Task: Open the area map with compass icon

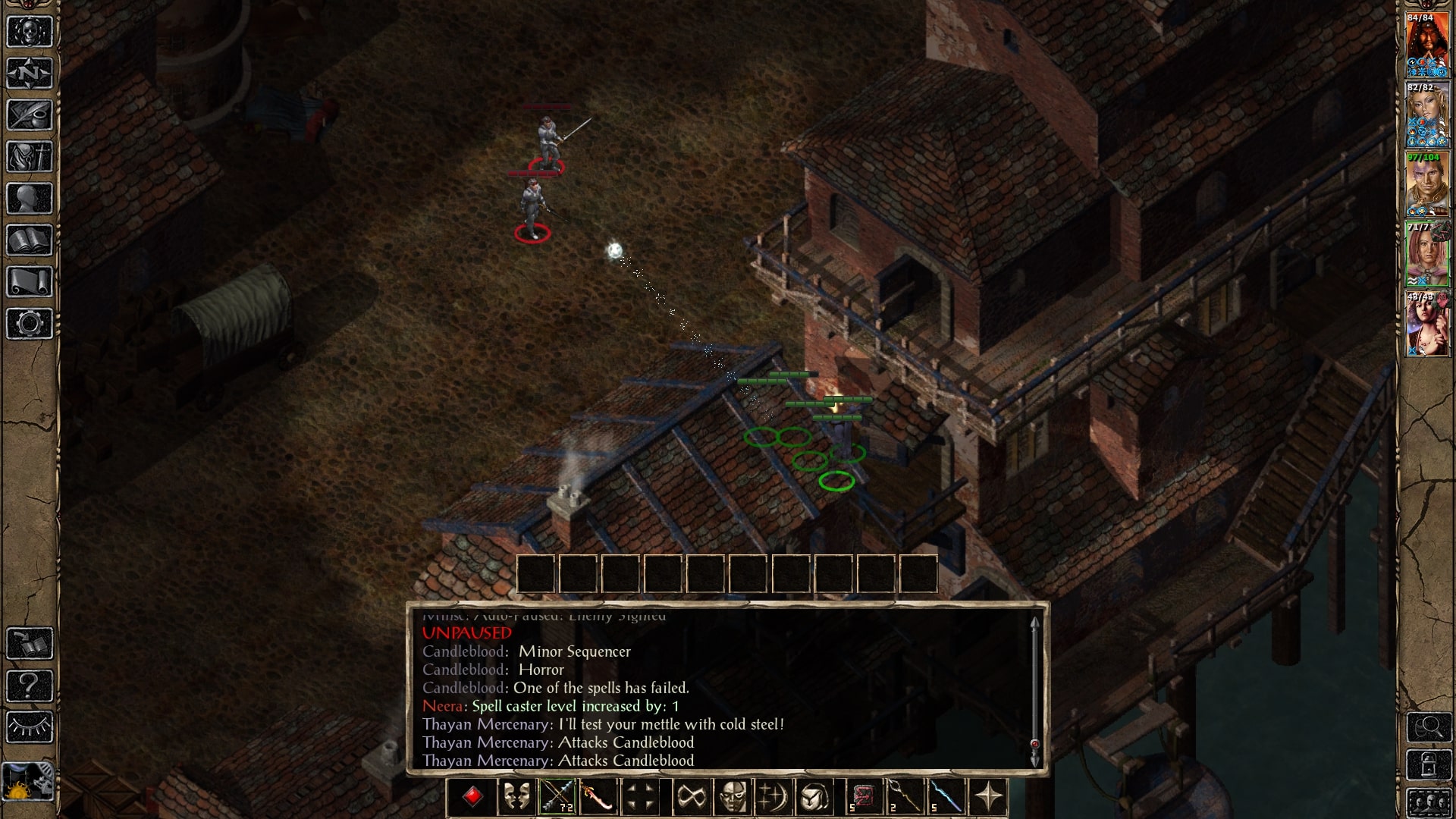Action: click(30, 74)
